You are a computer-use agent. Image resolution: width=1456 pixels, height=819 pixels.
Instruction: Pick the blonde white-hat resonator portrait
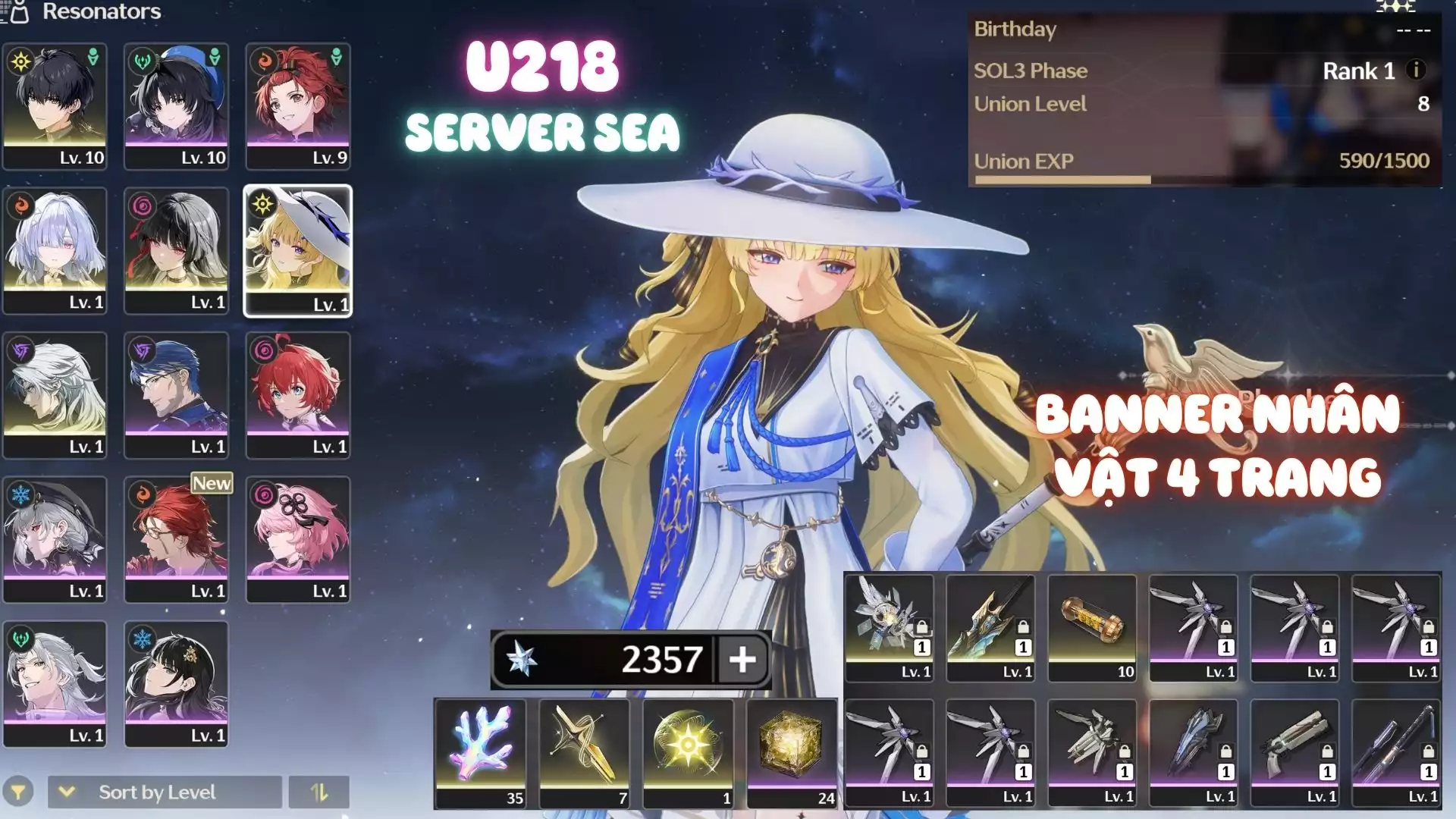(x=298, y=250)
